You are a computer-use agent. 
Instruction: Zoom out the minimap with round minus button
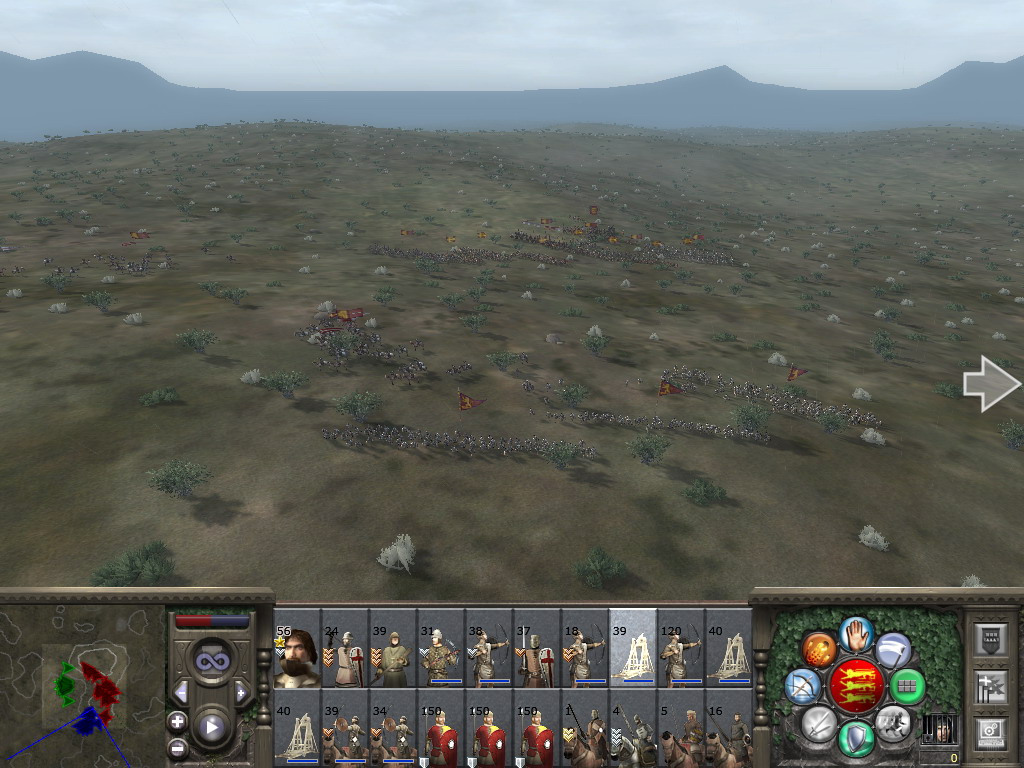(178, 747)
